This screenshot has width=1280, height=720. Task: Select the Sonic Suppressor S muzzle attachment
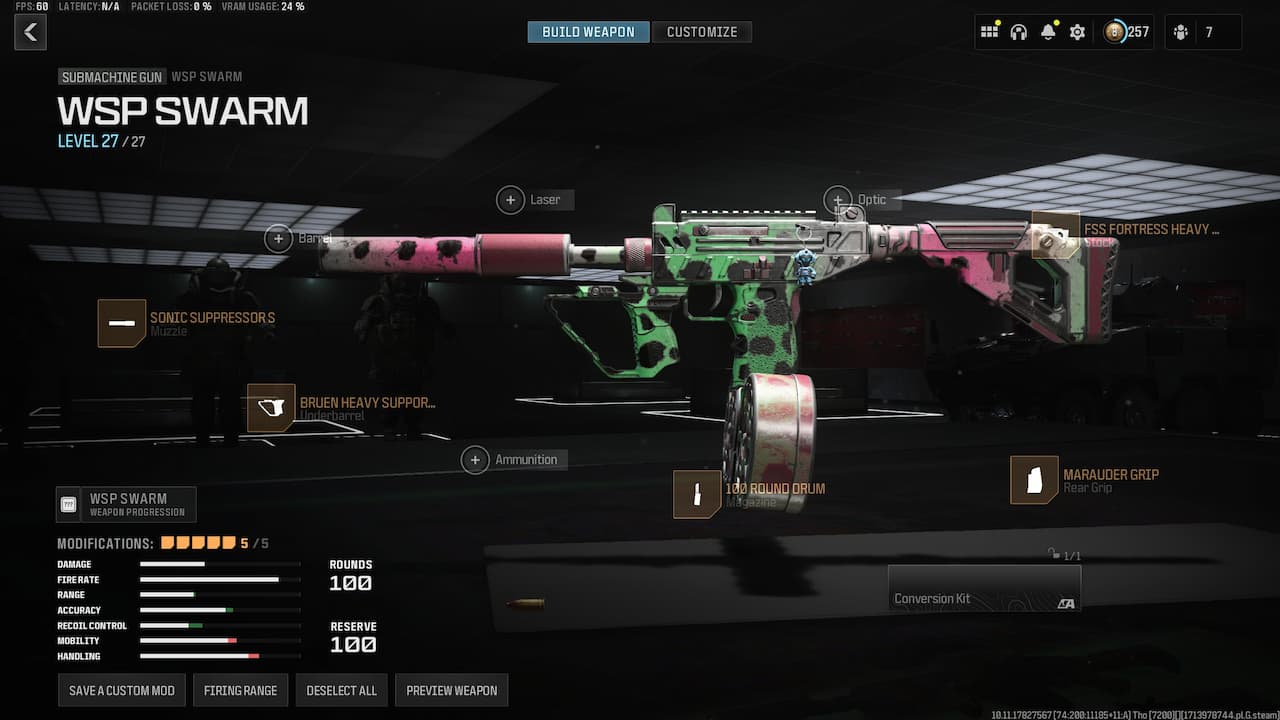pos(122,322)
